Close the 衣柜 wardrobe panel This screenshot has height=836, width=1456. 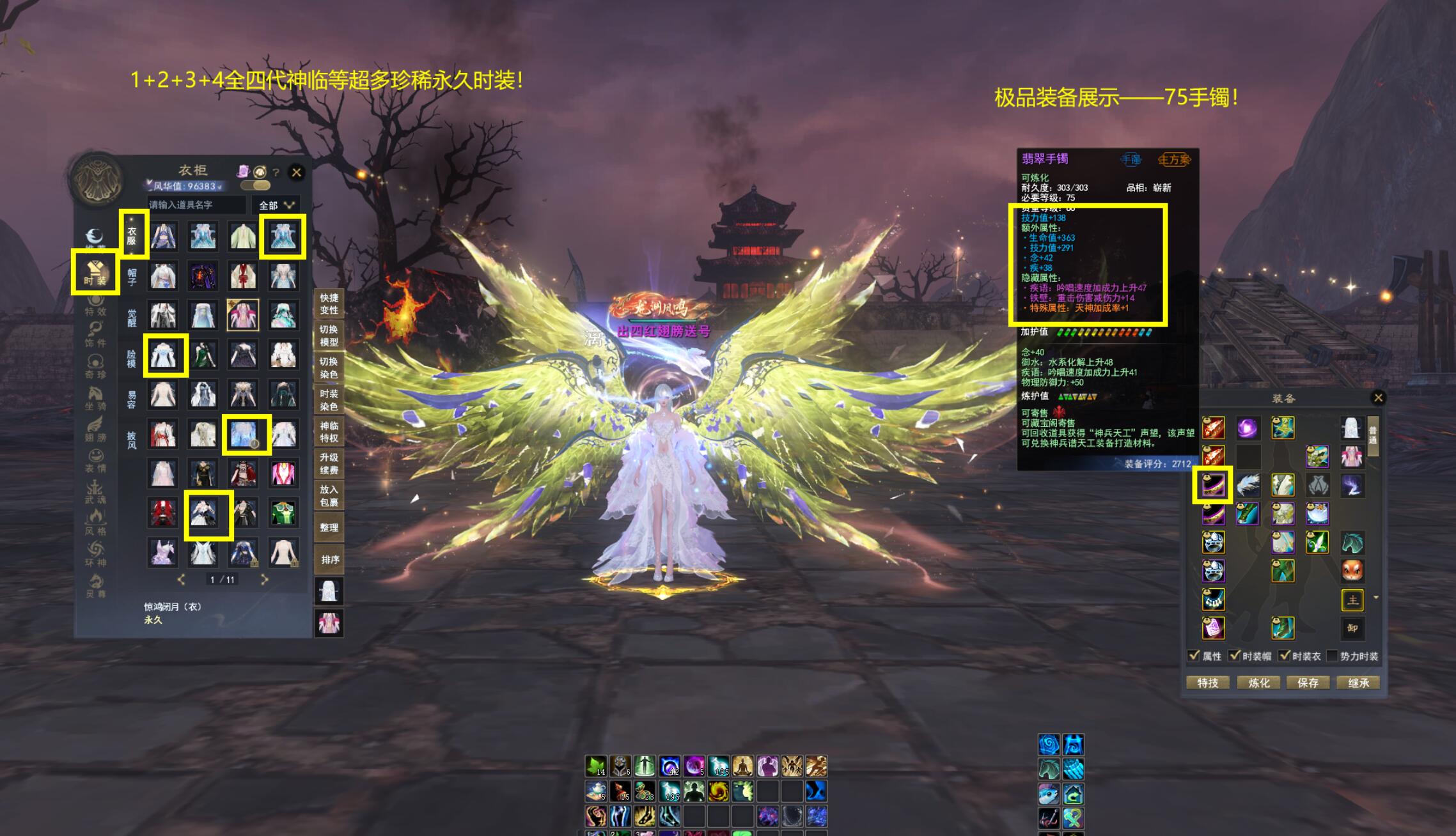point(296,172)
